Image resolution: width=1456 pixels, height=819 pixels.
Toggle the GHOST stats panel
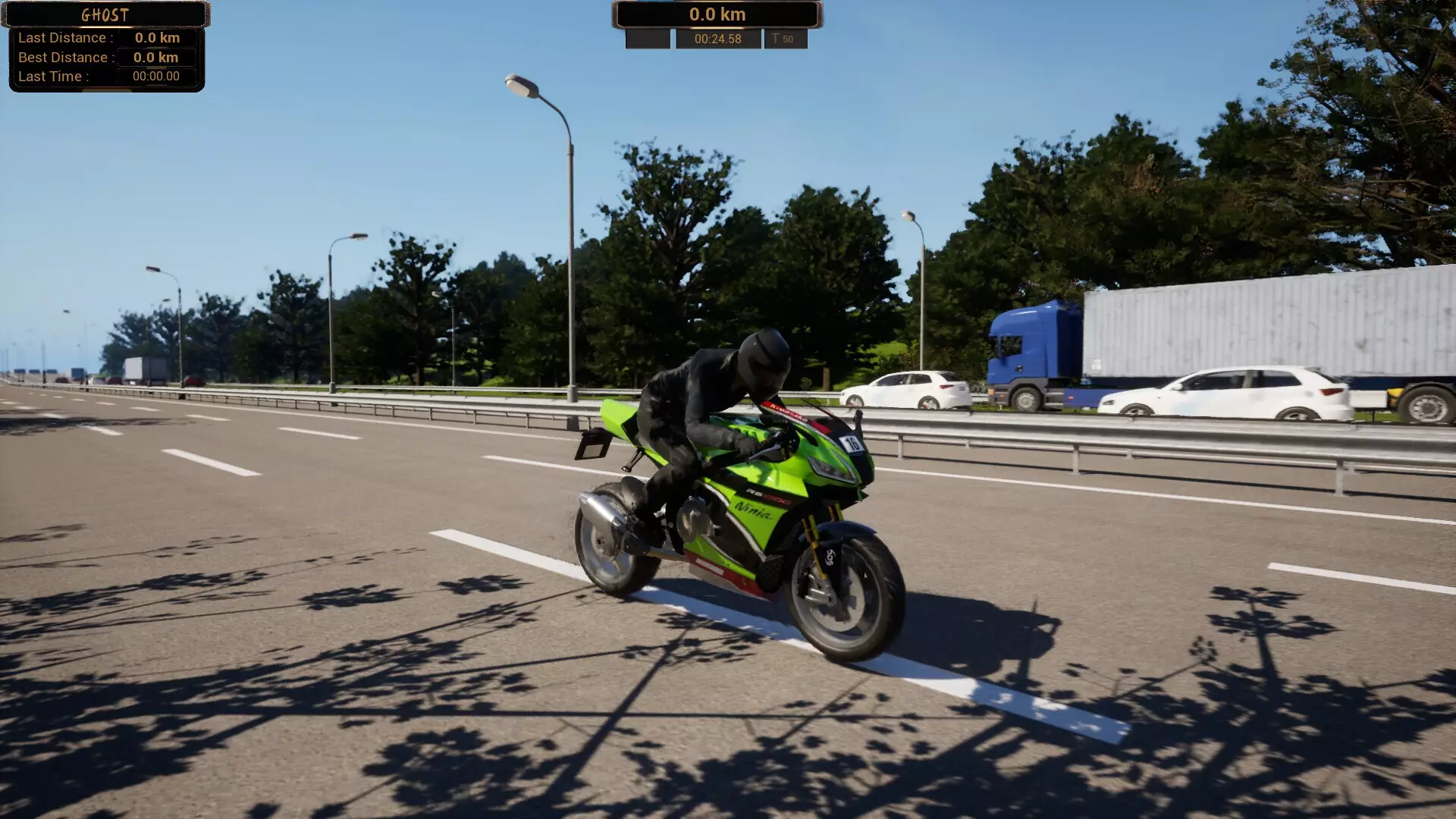coord(106,57)
